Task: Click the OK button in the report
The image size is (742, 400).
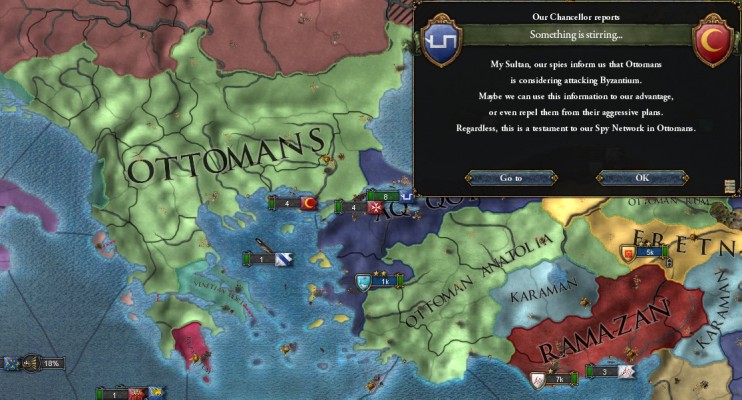Action: pyautogui.click(x=641, y=178)
